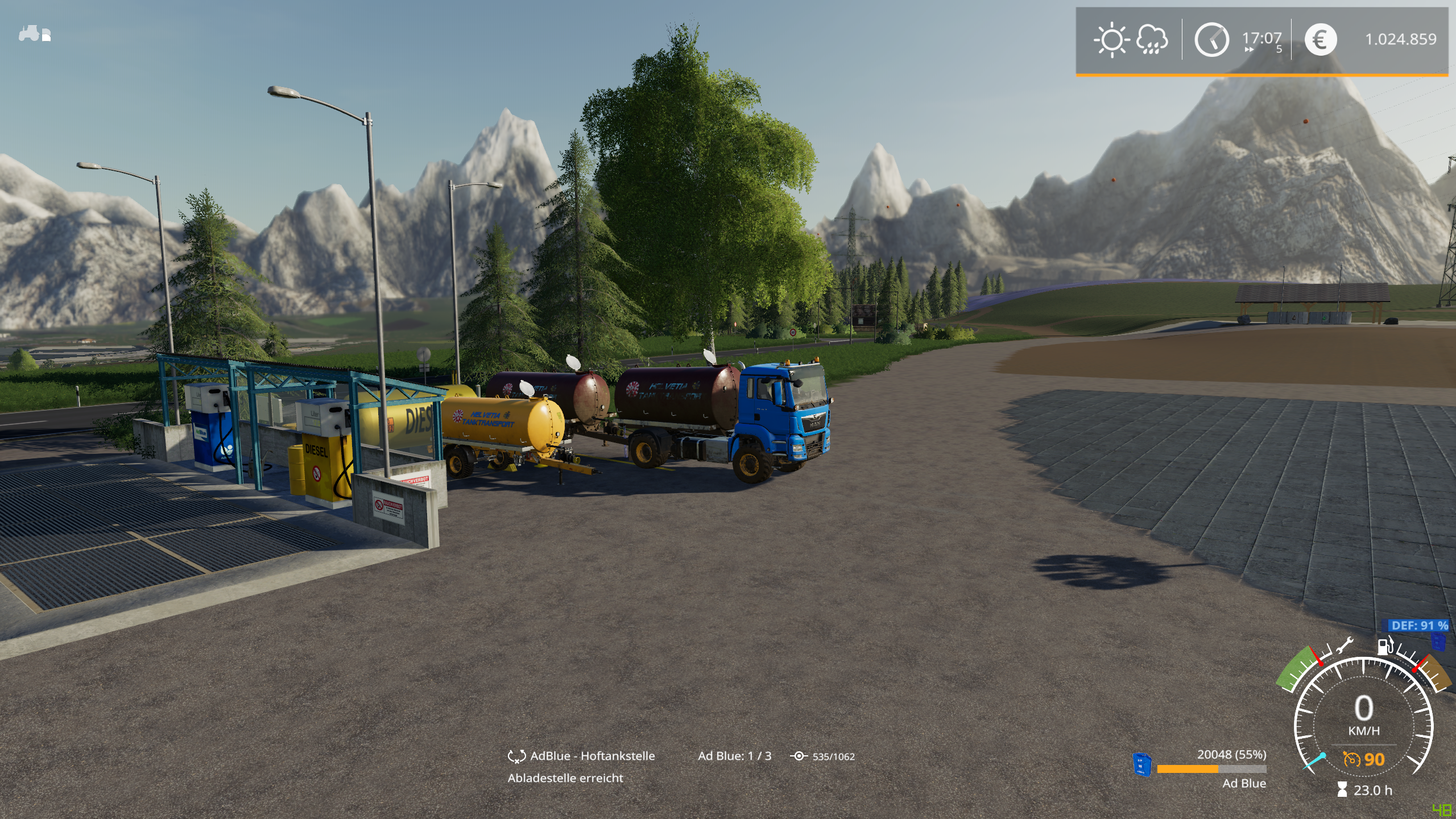Click the blue AdBlue canister fill icon

[x=1141, y=764]
